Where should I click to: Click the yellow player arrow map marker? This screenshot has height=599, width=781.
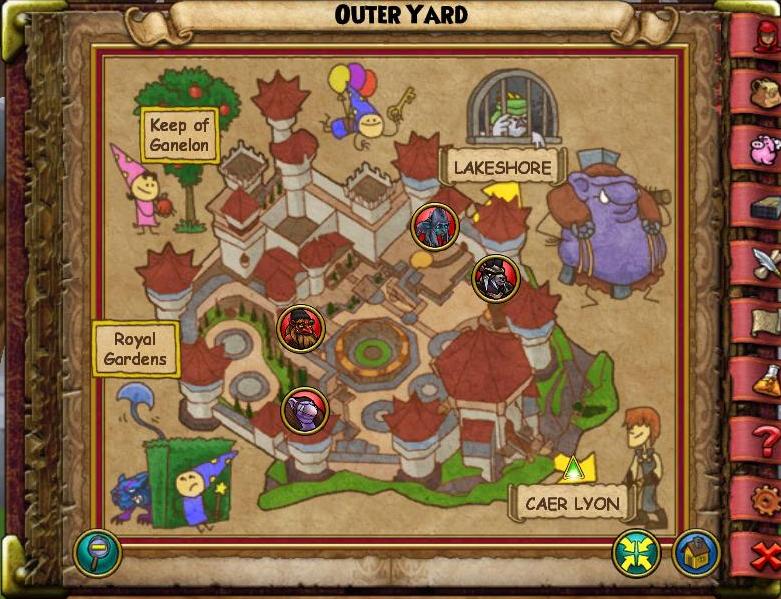pos(573,467)
